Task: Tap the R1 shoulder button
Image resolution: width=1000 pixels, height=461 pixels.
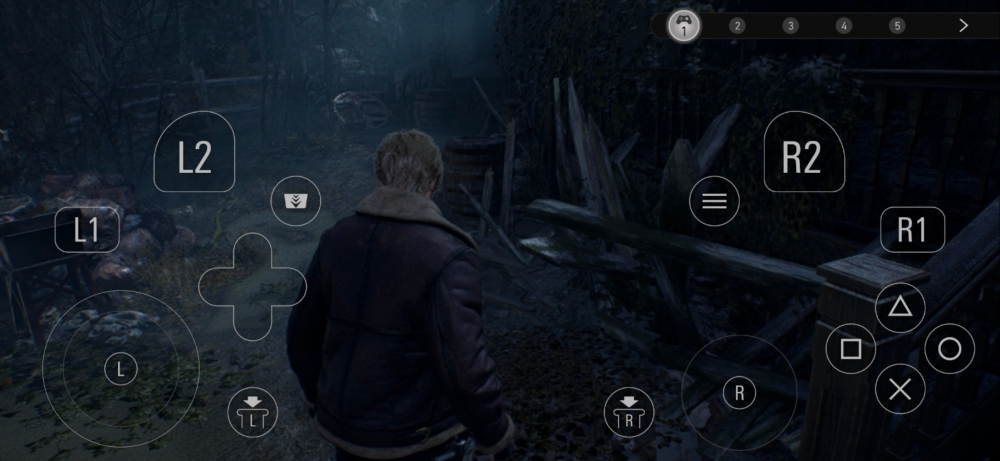Action: point(912,230)
